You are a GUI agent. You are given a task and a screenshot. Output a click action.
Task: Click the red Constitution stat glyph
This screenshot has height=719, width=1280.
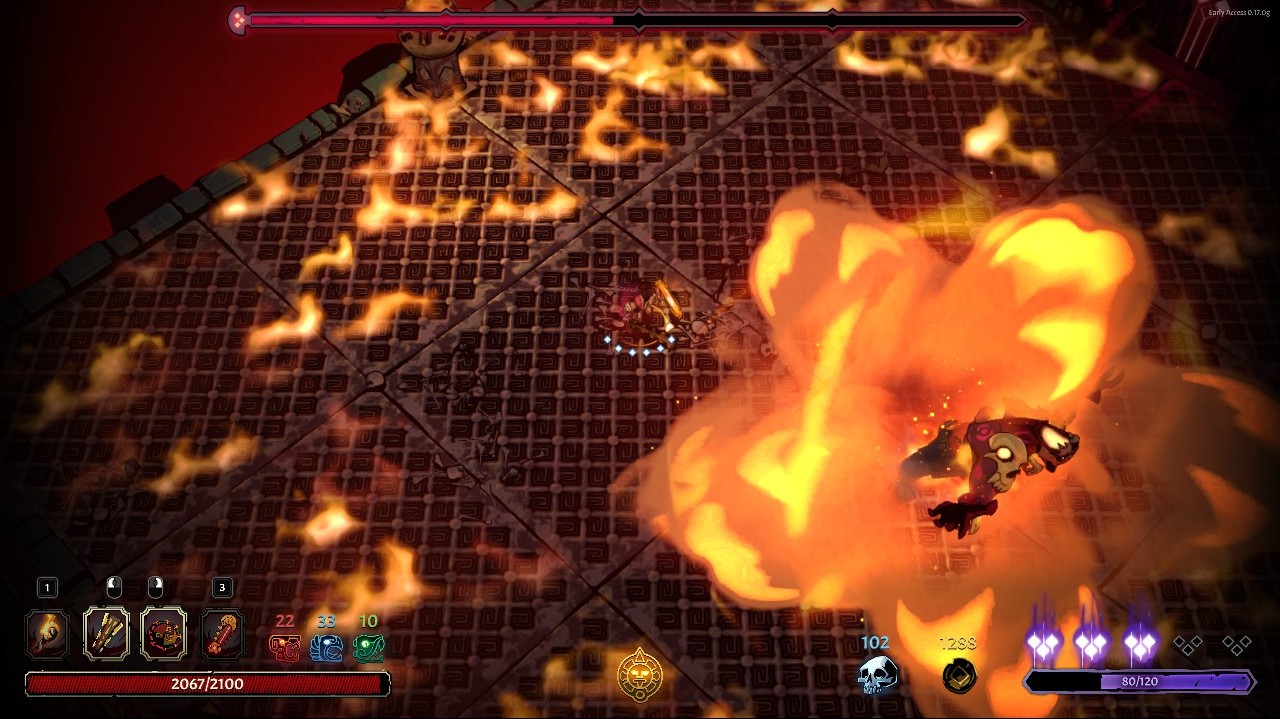[x=285, y=648]
